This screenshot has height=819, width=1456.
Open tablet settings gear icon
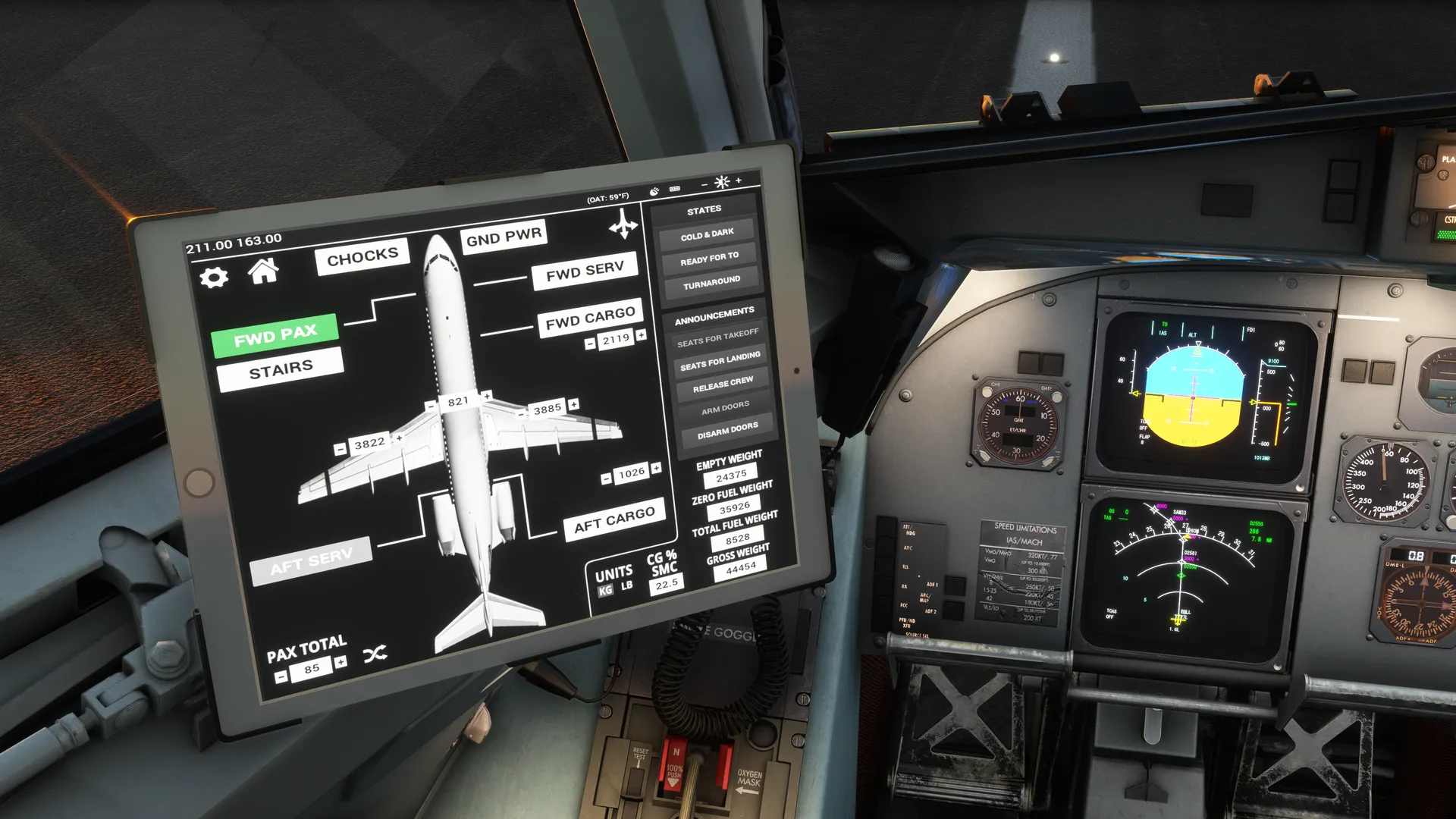pos(214,278)
